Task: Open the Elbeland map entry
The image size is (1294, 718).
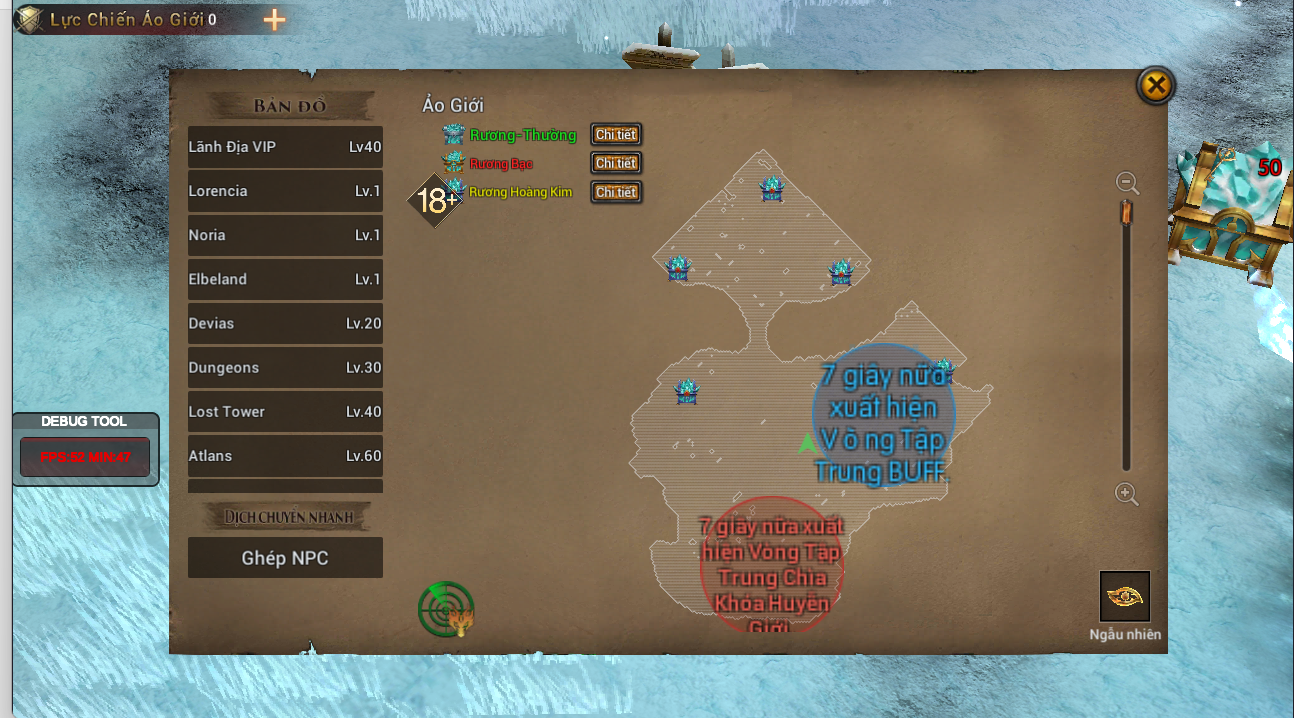Action: (285, 279)
